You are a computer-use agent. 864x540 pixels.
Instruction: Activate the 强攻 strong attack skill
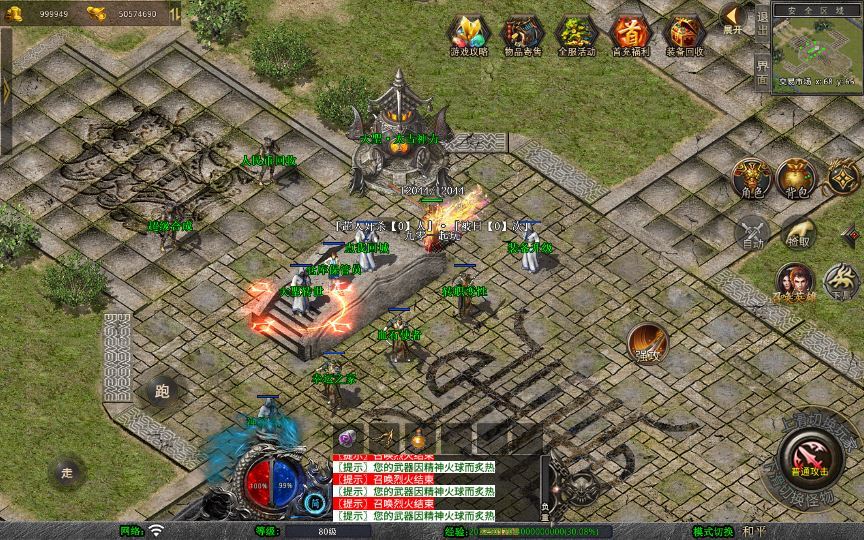point(648,343)
